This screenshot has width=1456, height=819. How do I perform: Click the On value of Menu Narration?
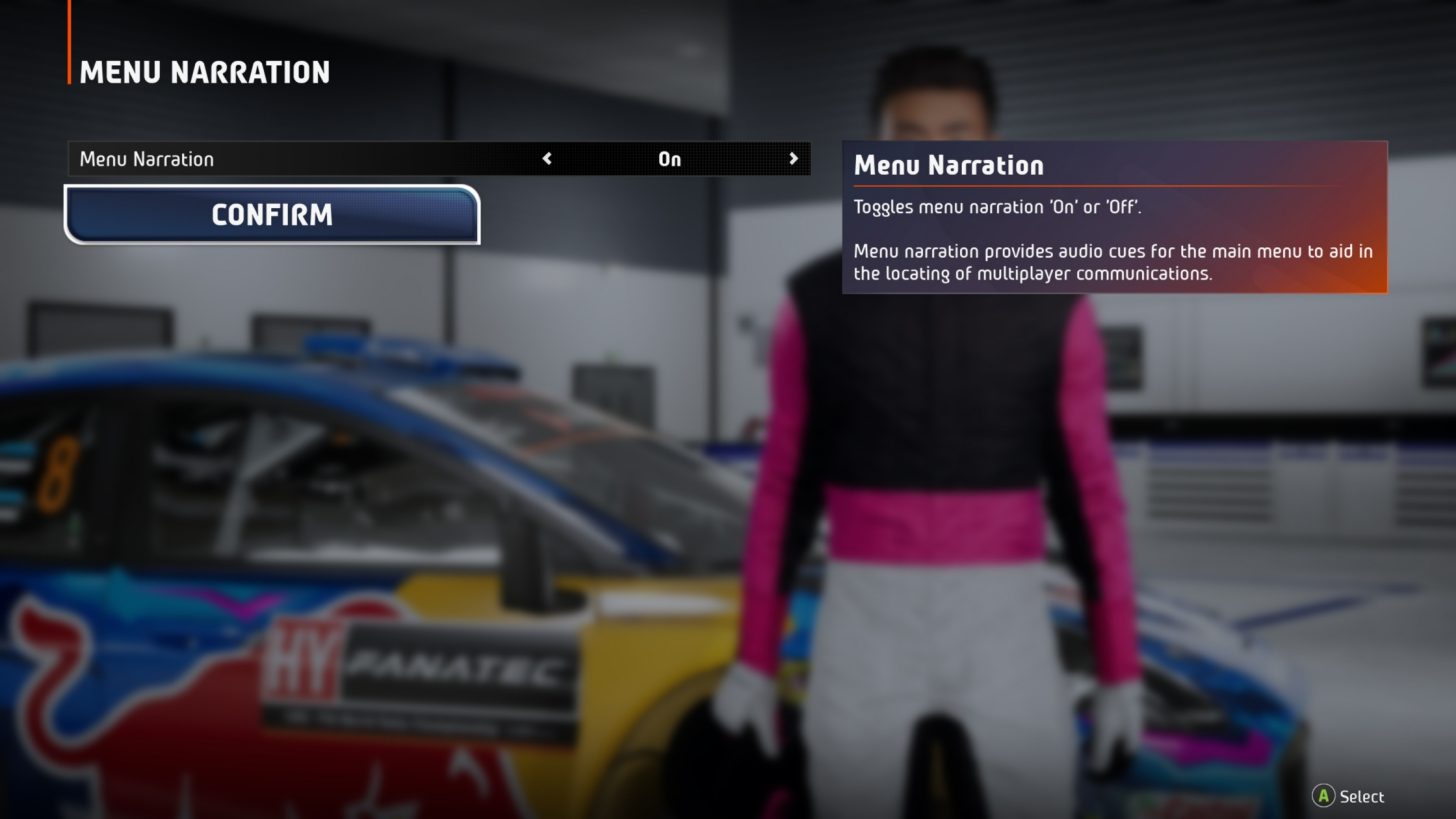click(x=668, y=159)
